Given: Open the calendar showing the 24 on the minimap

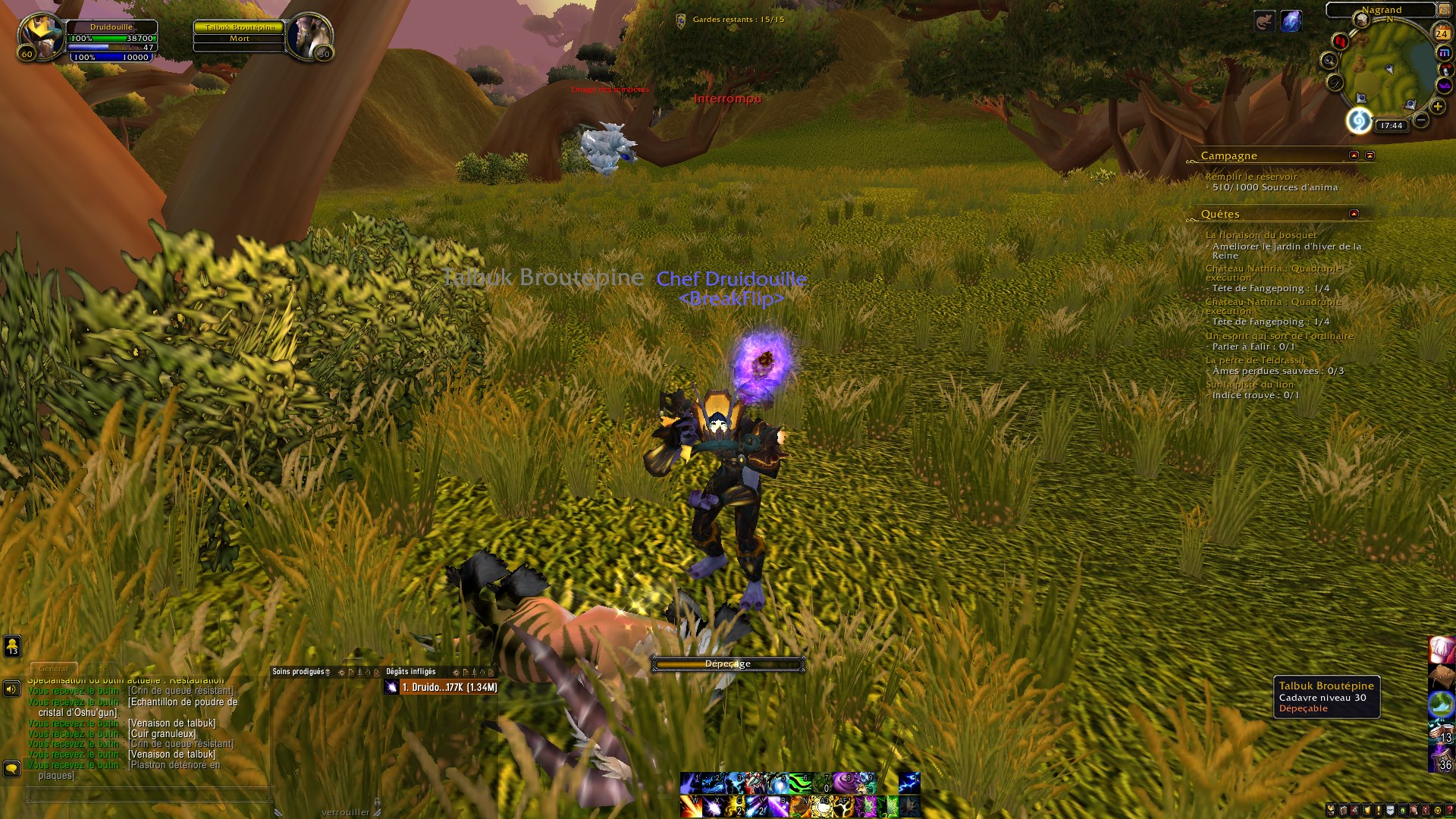Looking at the screenshot, I should coord(1442,33).
